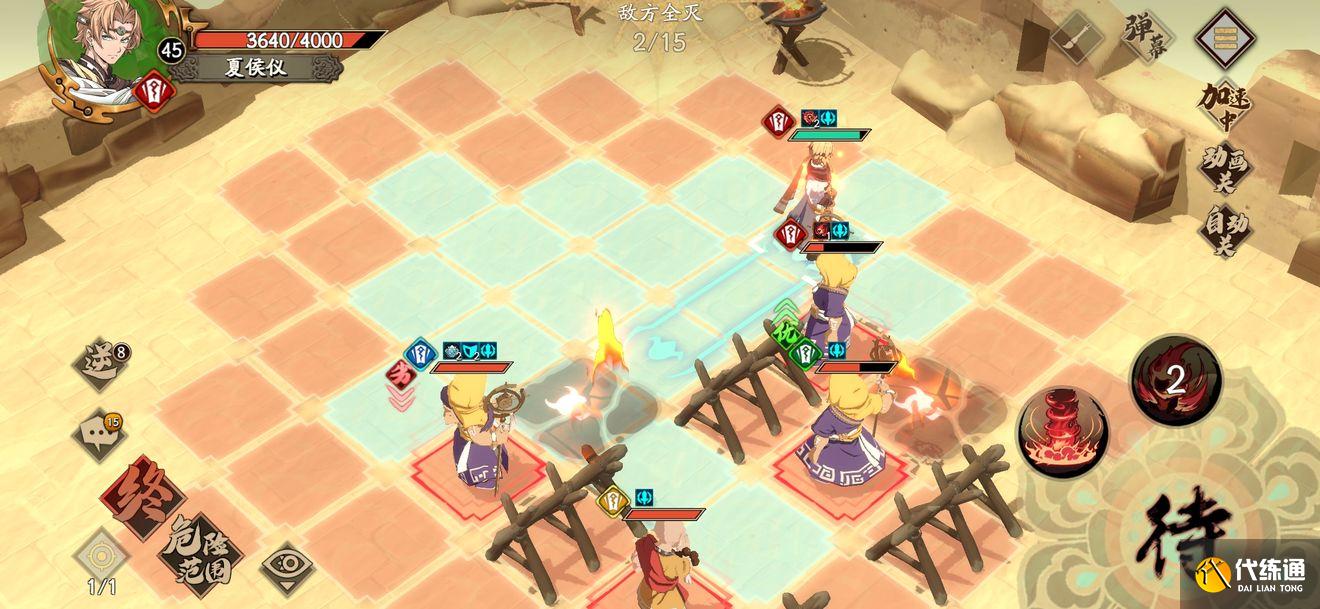Click the target crosshair icon labeled 1/1
The width and height of the screenshot is (1320, 609).
point(100,557)
